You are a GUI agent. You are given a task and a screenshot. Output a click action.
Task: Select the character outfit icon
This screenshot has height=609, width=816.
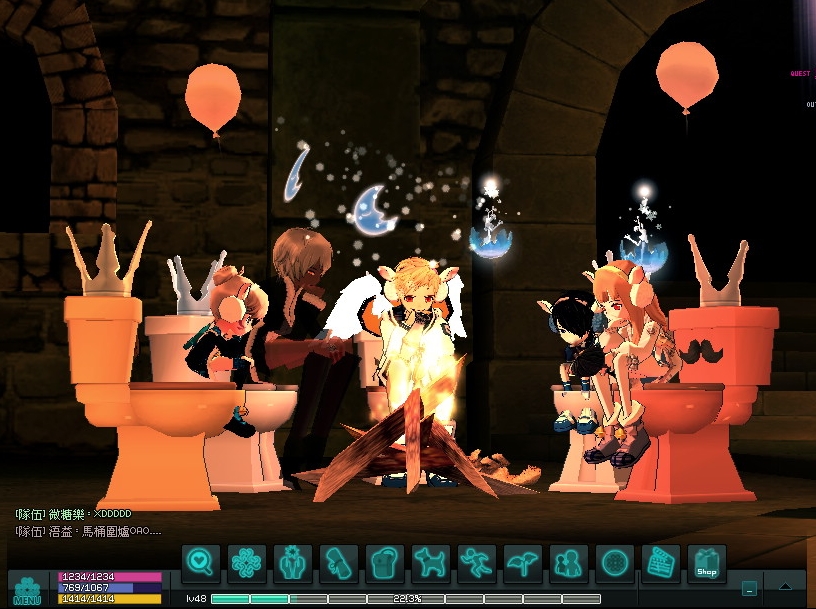pyautogui.click(x=293, y=564)
